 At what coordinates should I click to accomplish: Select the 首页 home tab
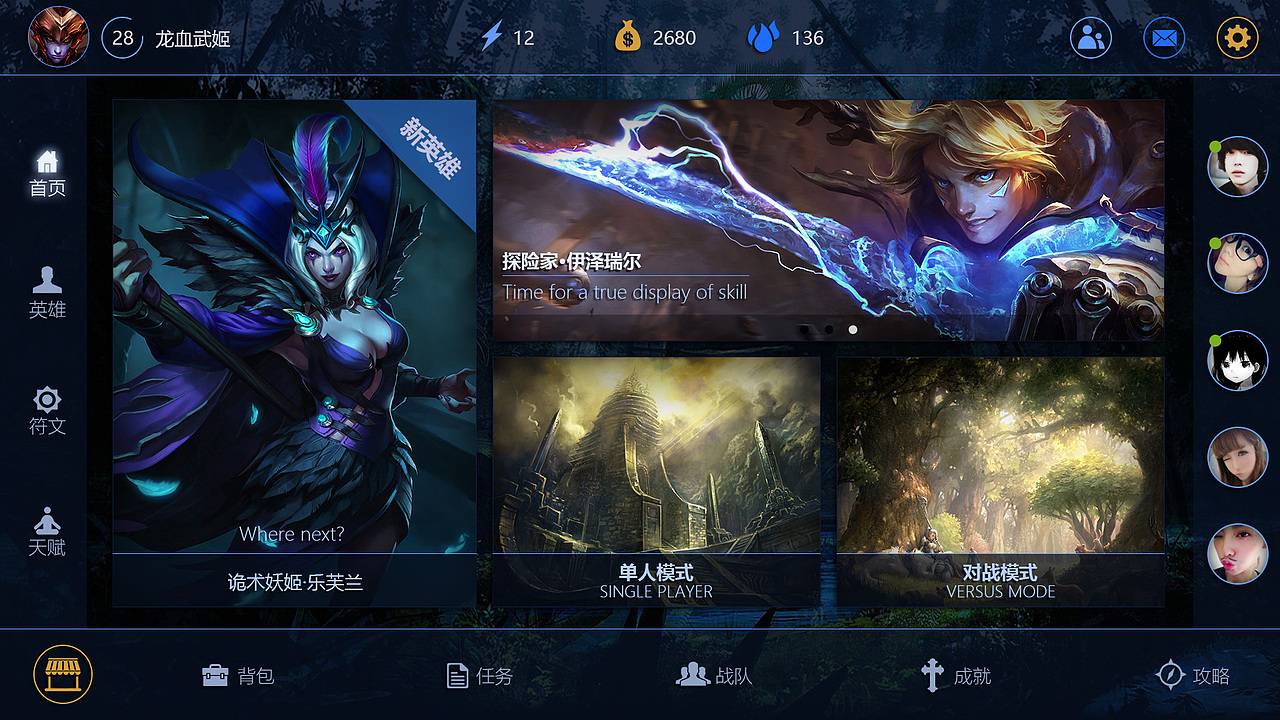click(x=44, y=170)
